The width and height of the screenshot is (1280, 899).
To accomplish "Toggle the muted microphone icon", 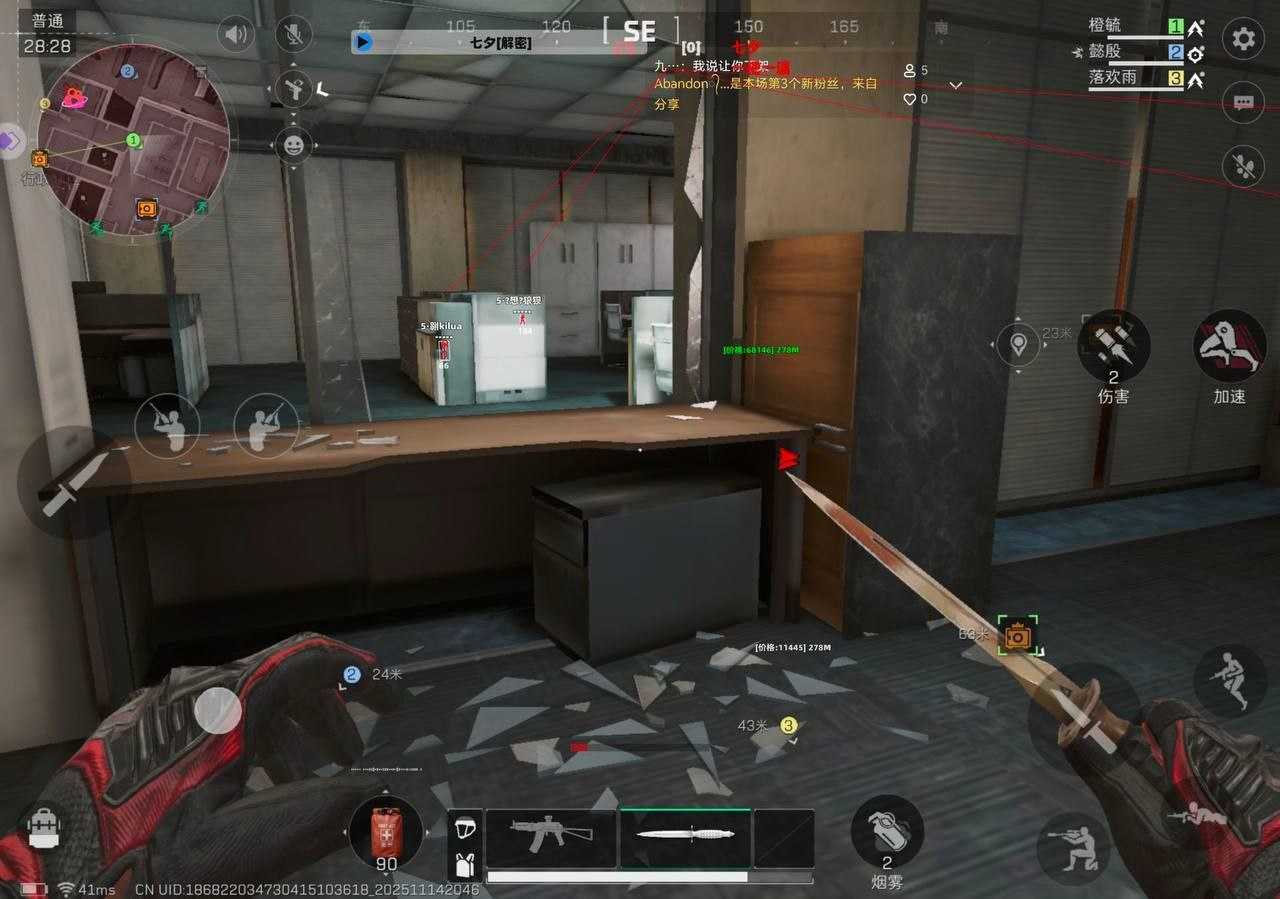I will (x=294, y=36).
